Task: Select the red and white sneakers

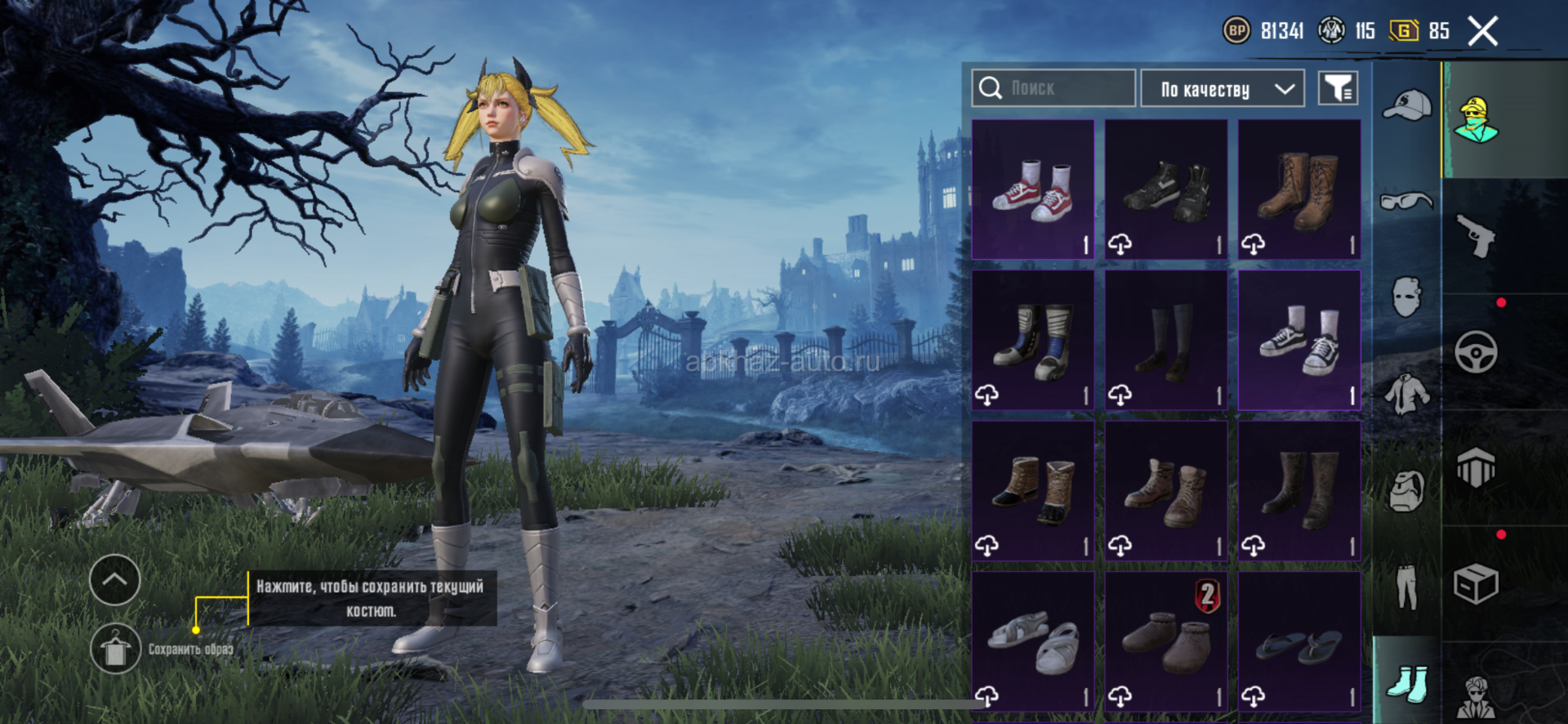Action: pyautogui.click(x=1033, y=190)
